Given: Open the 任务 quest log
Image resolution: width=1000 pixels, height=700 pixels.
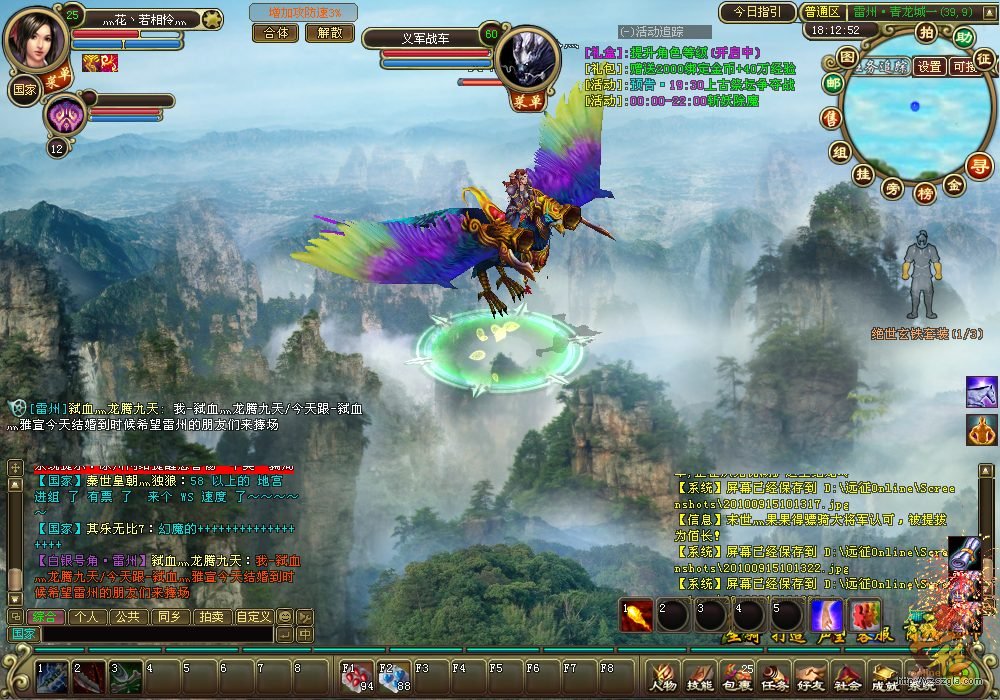Looking at the screenshot, I should pyautogui.click(x=773, y=677).
